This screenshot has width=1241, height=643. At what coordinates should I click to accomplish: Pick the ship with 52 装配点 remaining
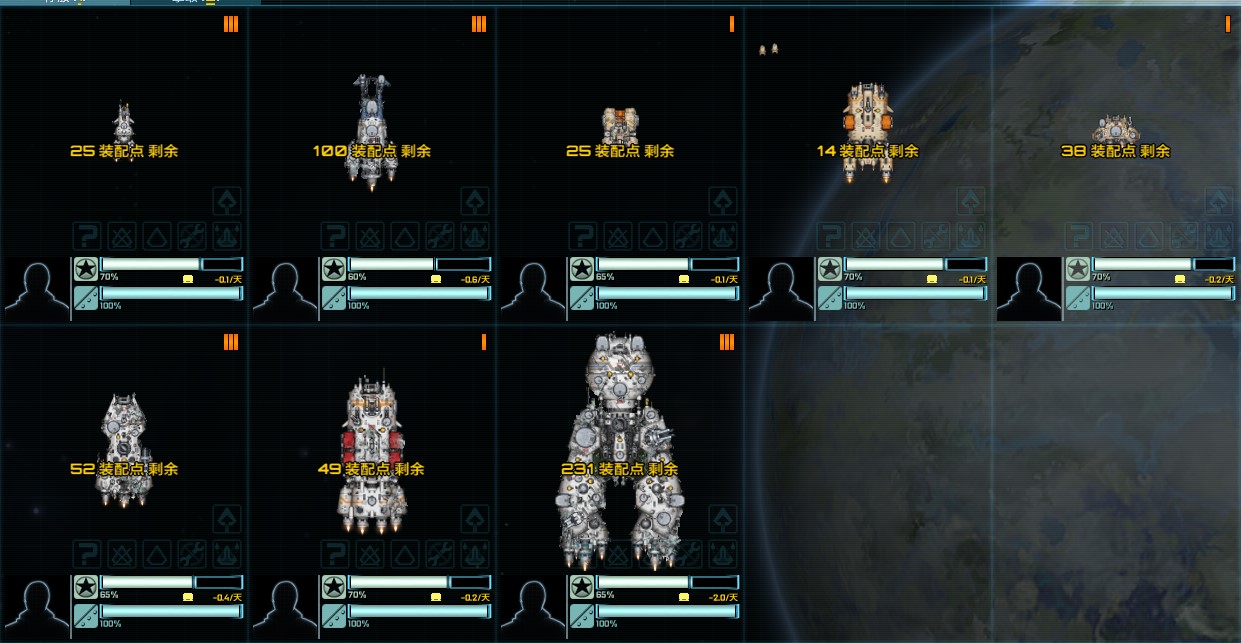click(x=123, y=450)
